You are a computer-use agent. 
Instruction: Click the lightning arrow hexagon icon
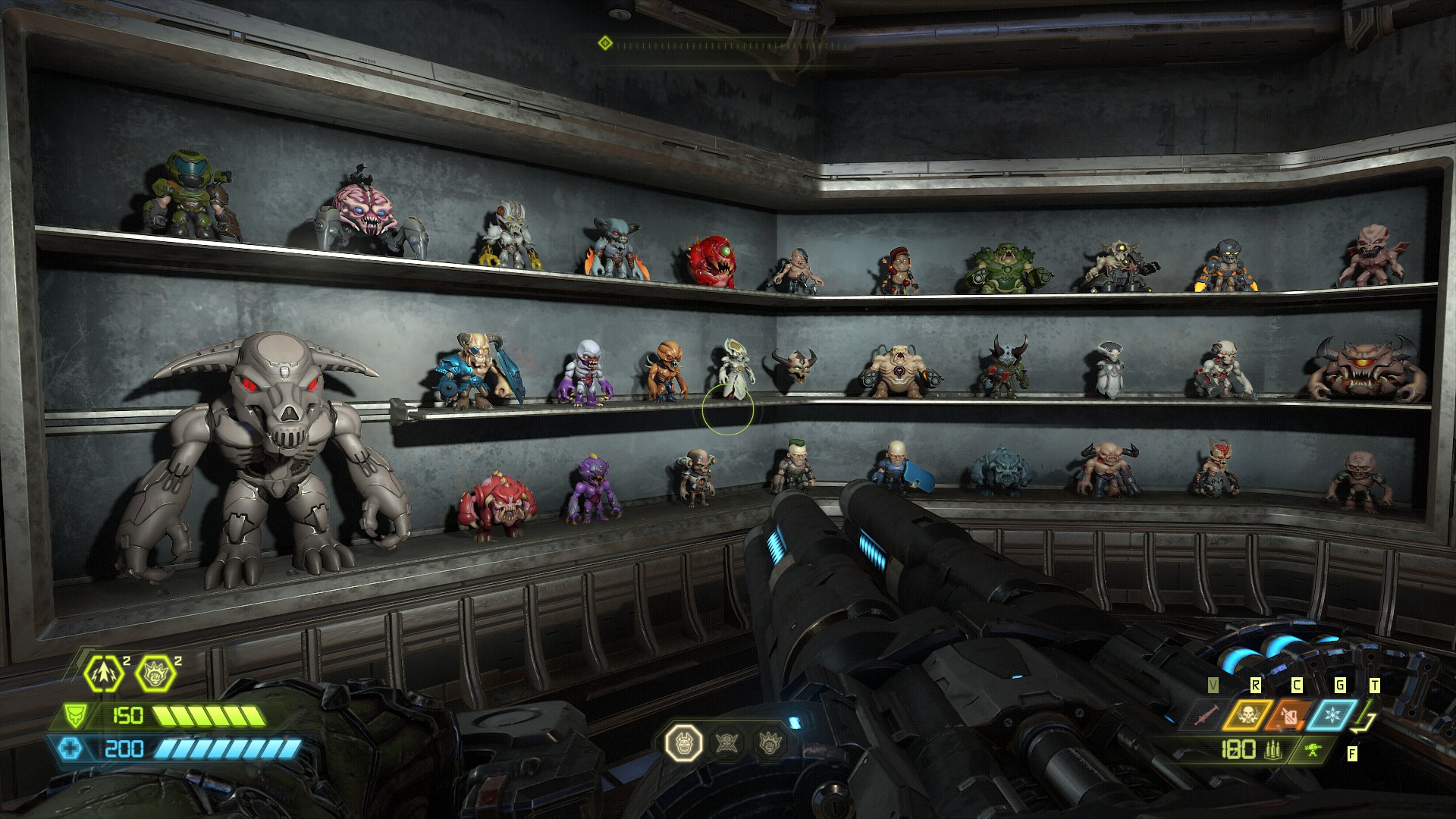click(x=104, y=671)
